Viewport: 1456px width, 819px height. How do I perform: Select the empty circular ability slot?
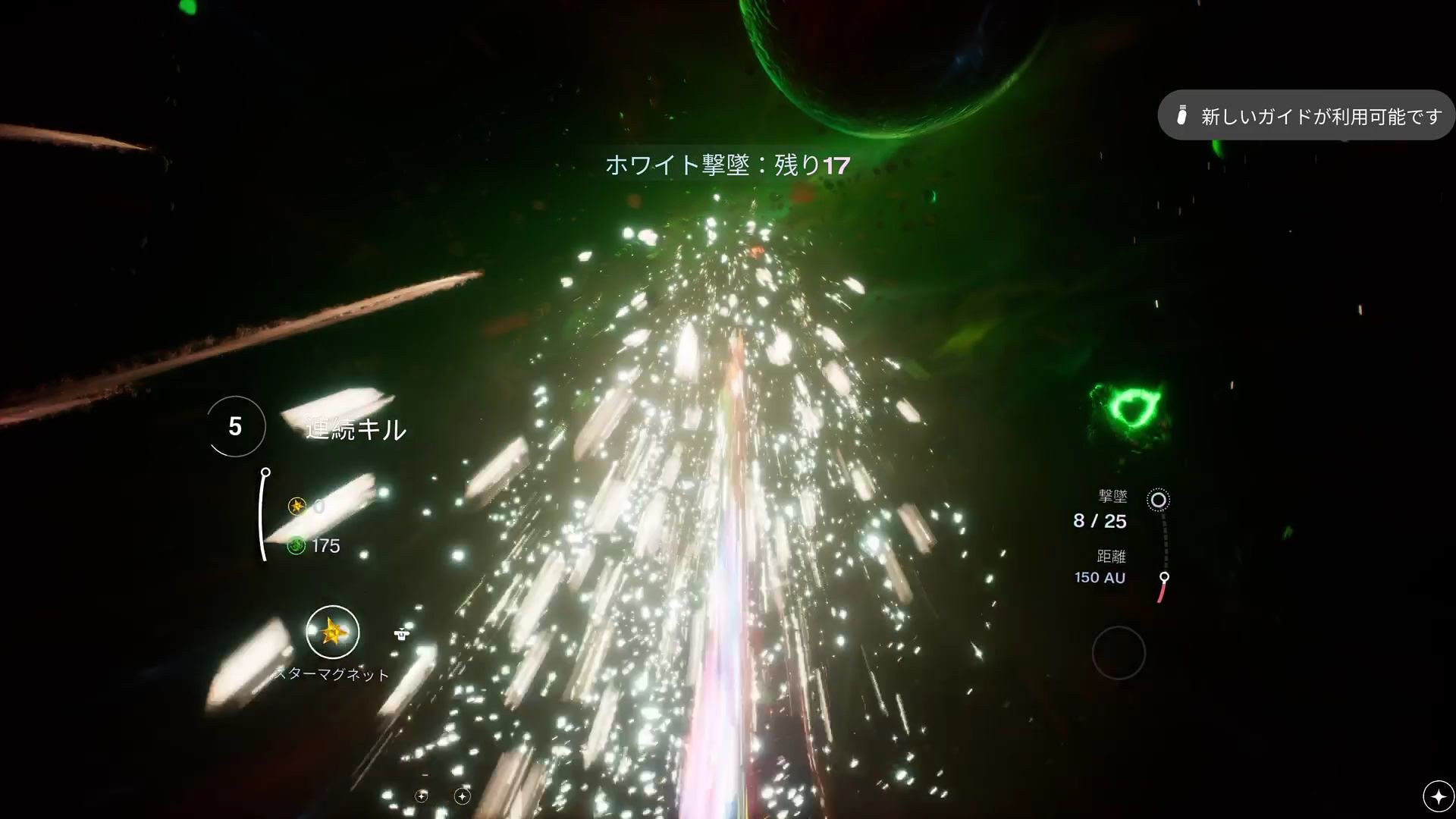[x=1119, y=652]
